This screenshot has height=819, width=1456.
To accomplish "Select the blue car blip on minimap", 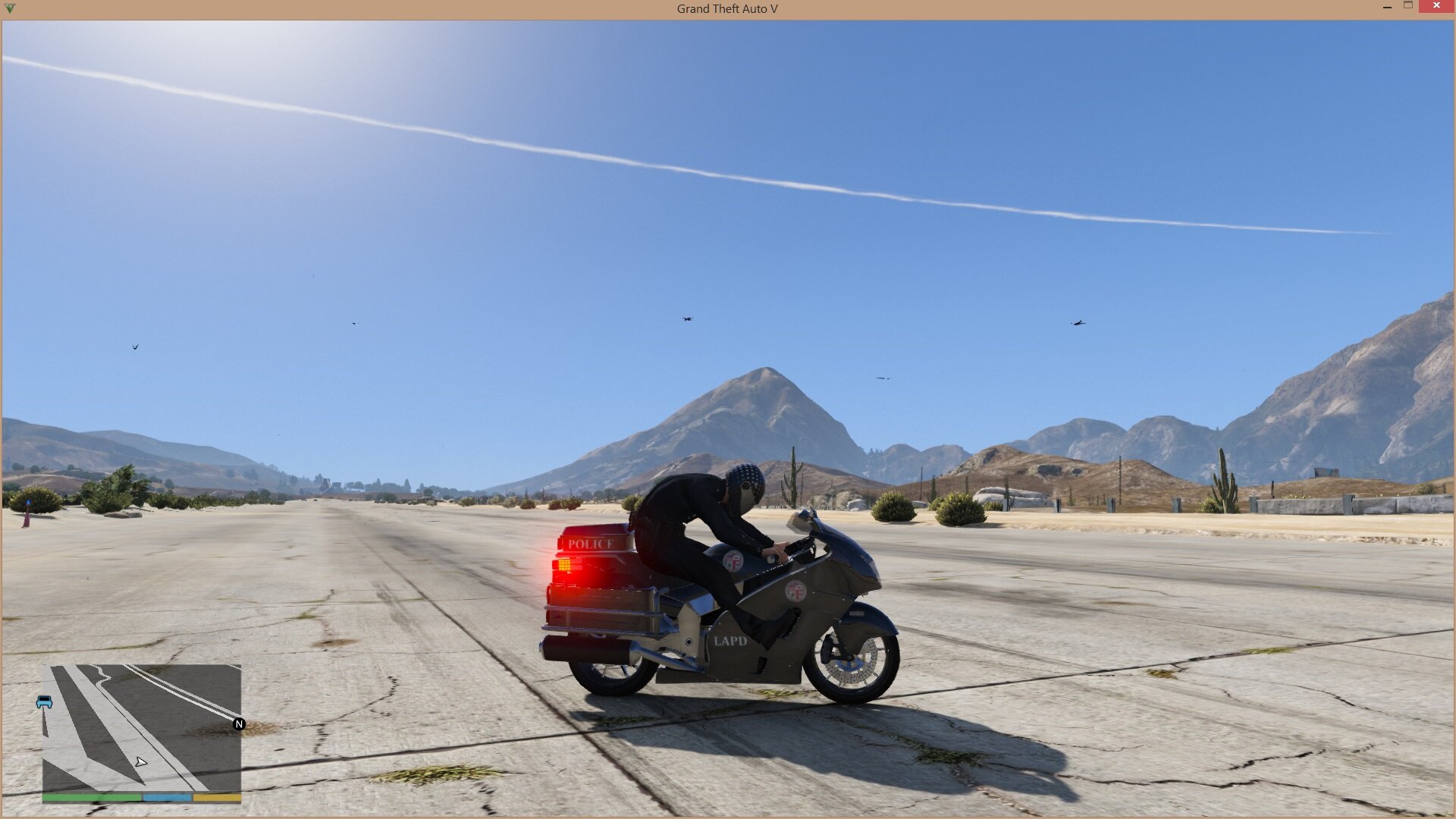I will (x=45, y=702).
